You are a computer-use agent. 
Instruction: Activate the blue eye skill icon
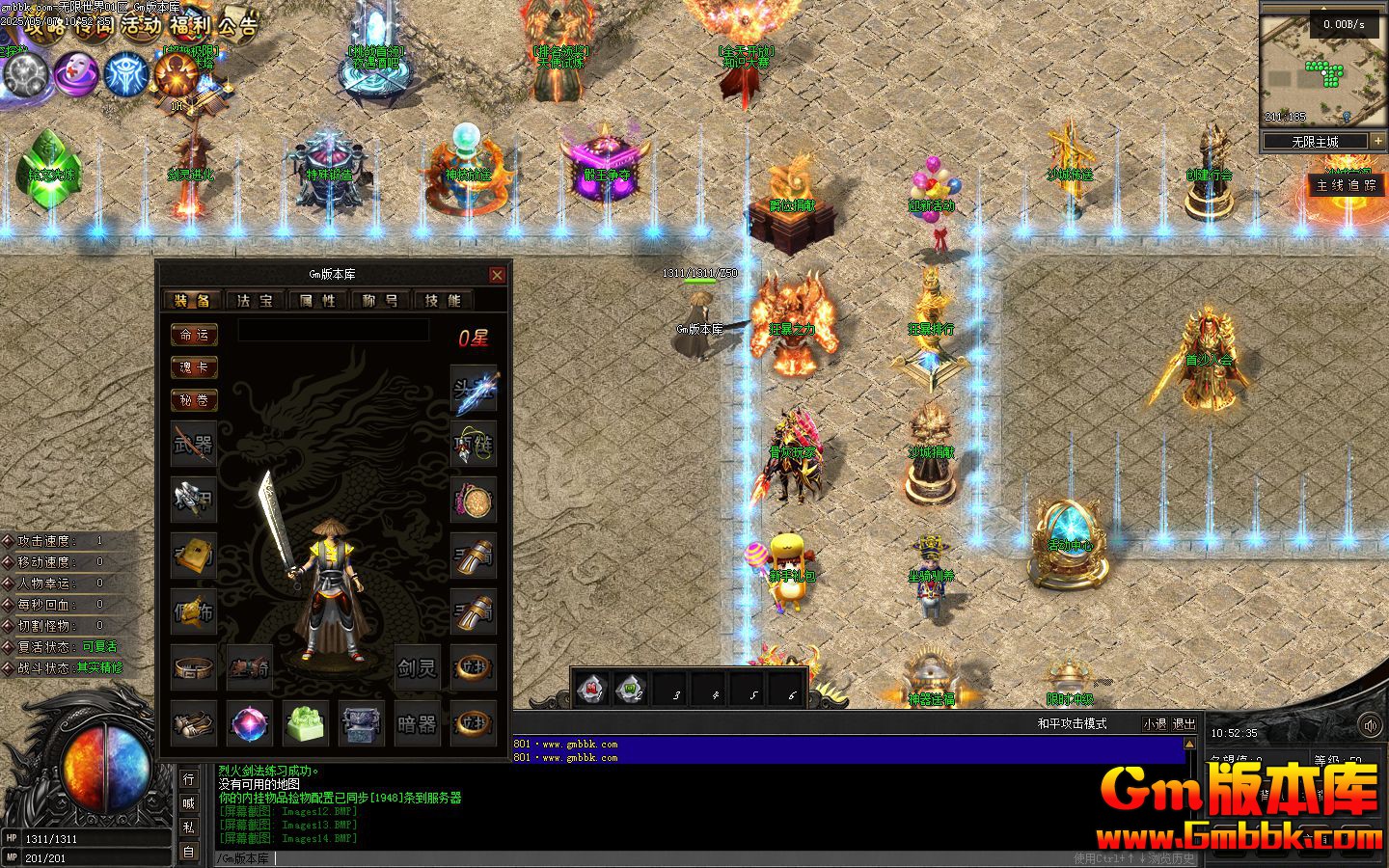tap(125, 73)
